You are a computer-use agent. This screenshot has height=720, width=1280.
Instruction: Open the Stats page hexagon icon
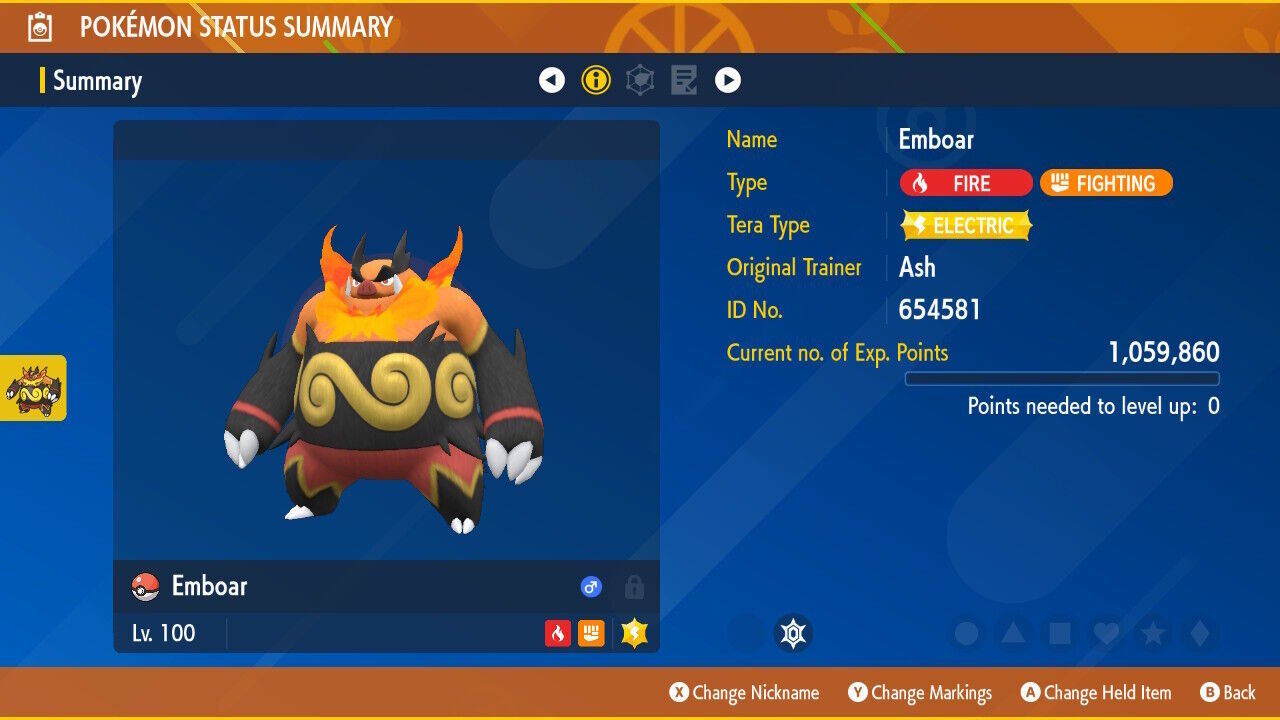(x=639, y=79)
